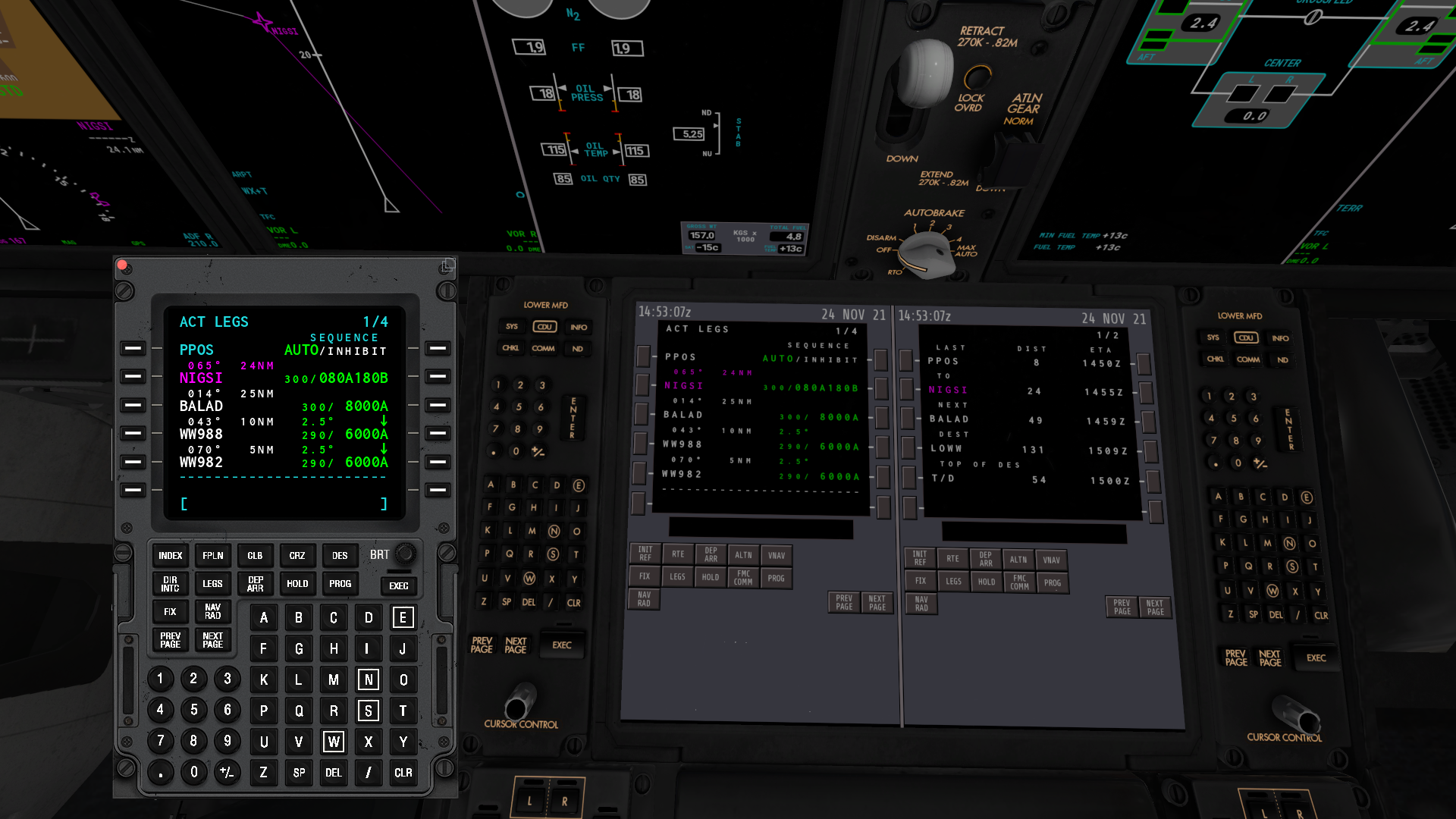The width and height of the screenshot is (1456, 819).
Task: Adjust the BRT brightness knob on CDU
Action: (x=404, y=554)
